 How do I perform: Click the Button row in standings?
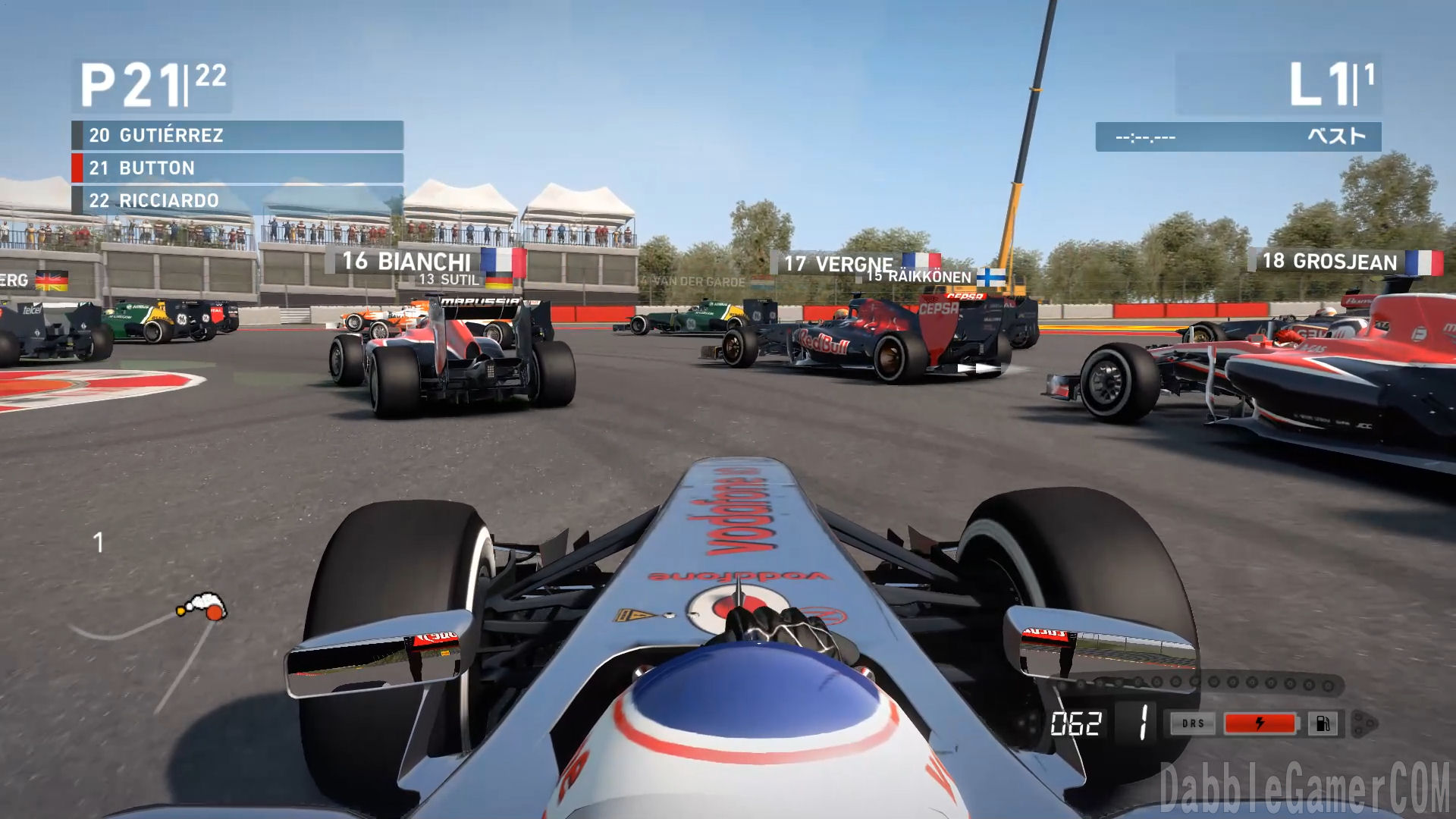point(237,168)
